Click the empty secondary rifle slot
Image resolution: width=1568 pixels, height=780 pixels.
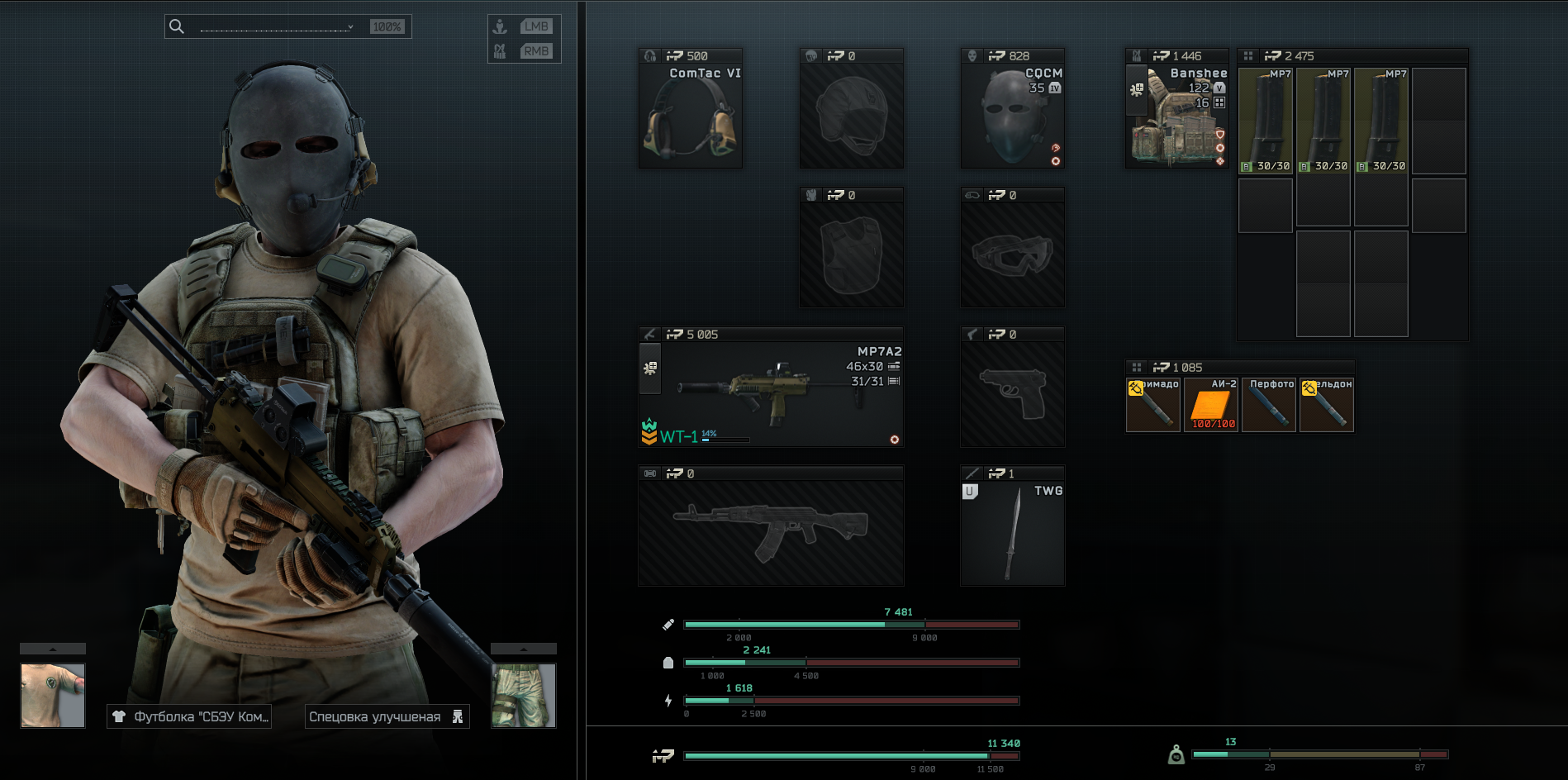pos(770,533)
